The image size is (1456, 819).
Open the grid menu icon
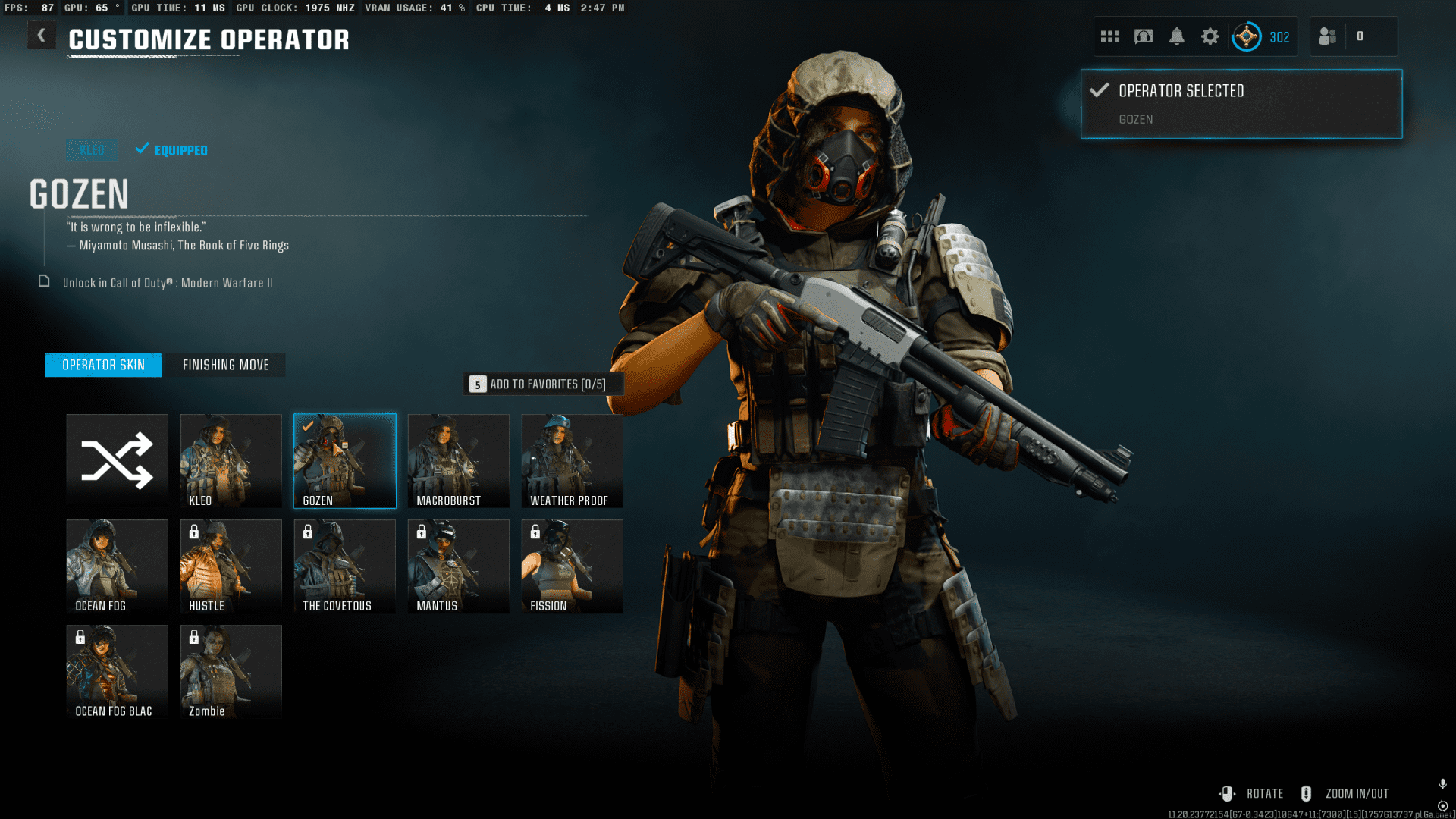click(1110, 36)
